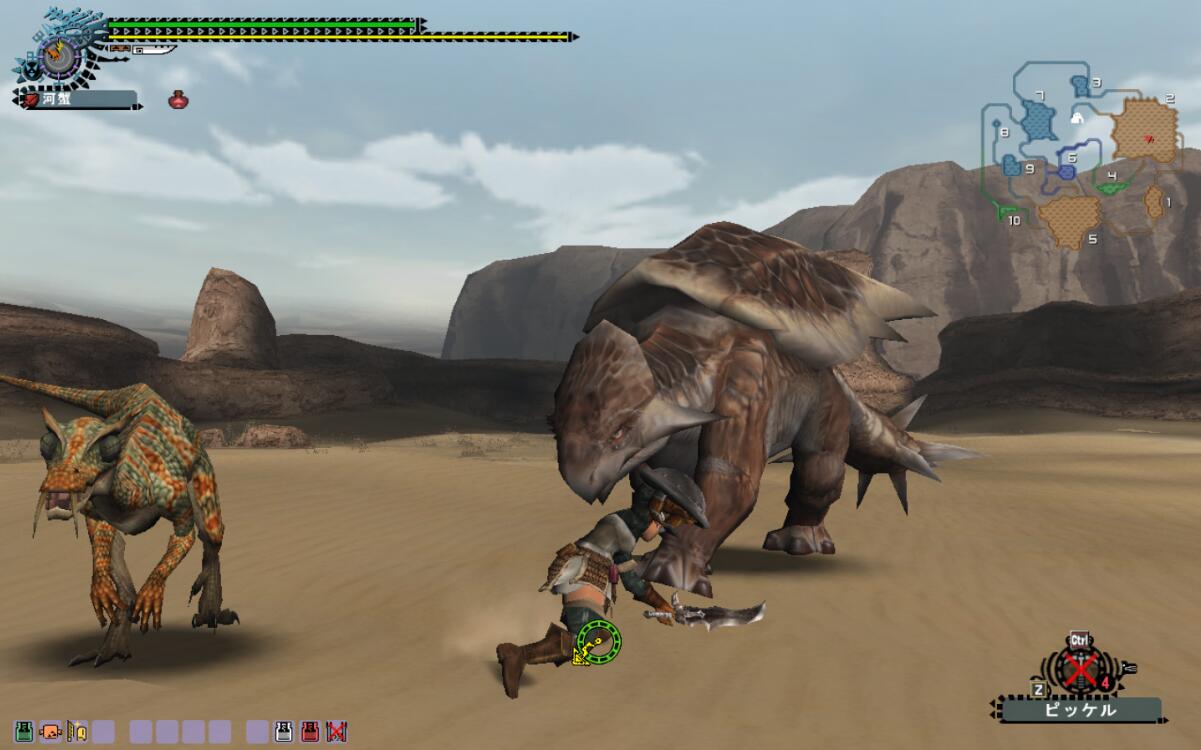This screenshot has width=1201, height=750.
Task: Select the red potion icon in the bottom bar
Action: (x=310, y=732)
